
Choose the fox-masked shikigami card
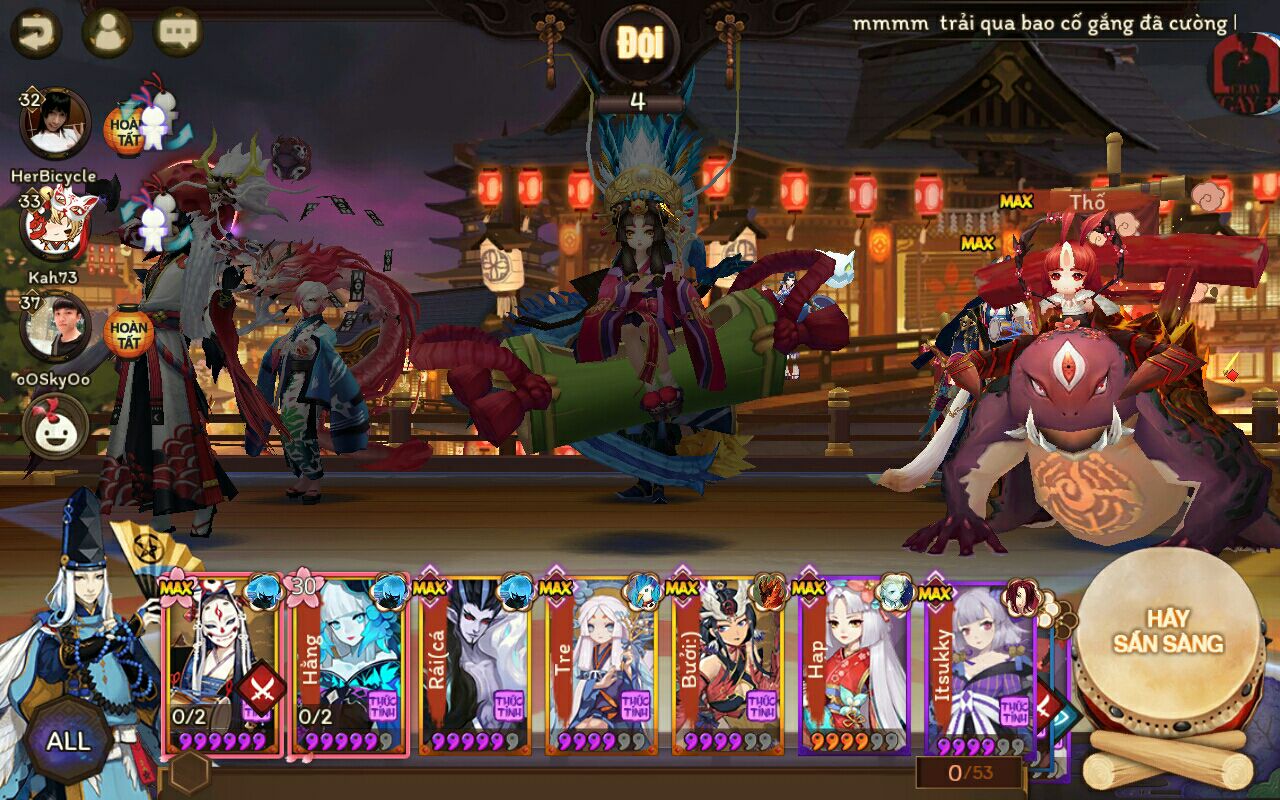coord(222,665)
